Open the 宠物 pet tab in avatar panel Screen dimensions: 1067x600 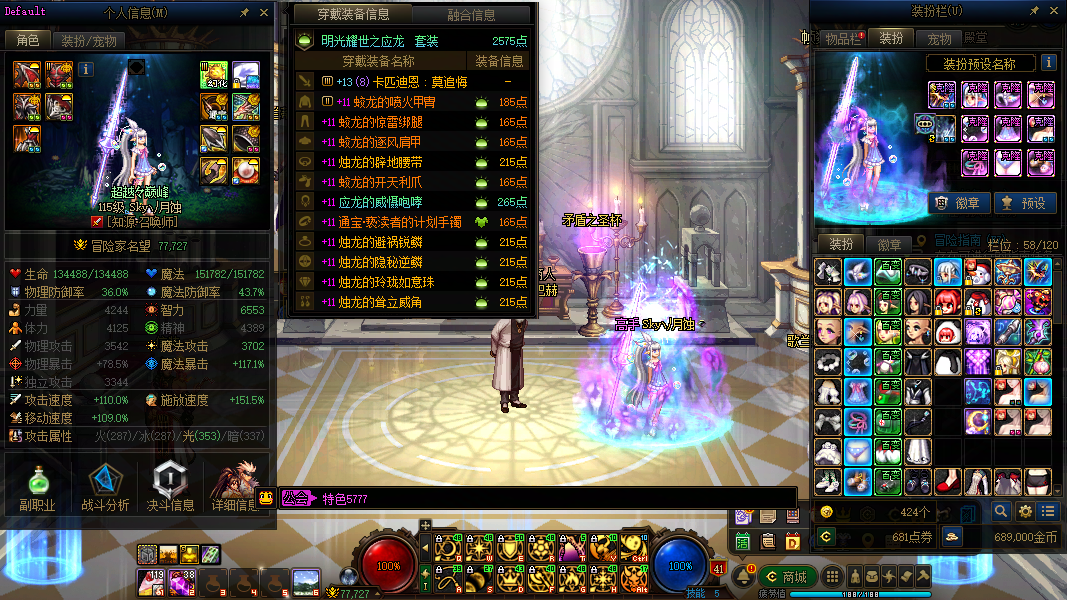[939, 39]
